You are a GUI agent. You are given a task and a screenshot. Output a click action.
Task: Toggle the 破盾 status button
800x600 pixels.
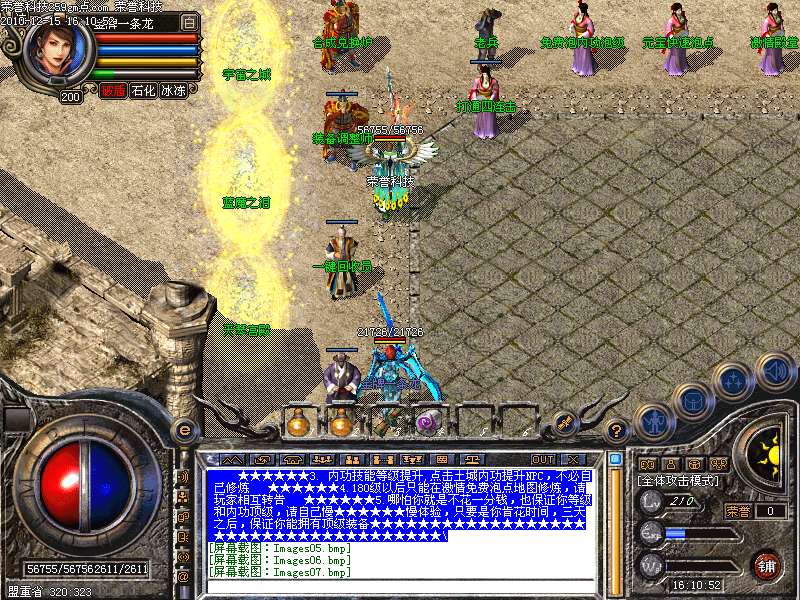pos(113,90)
